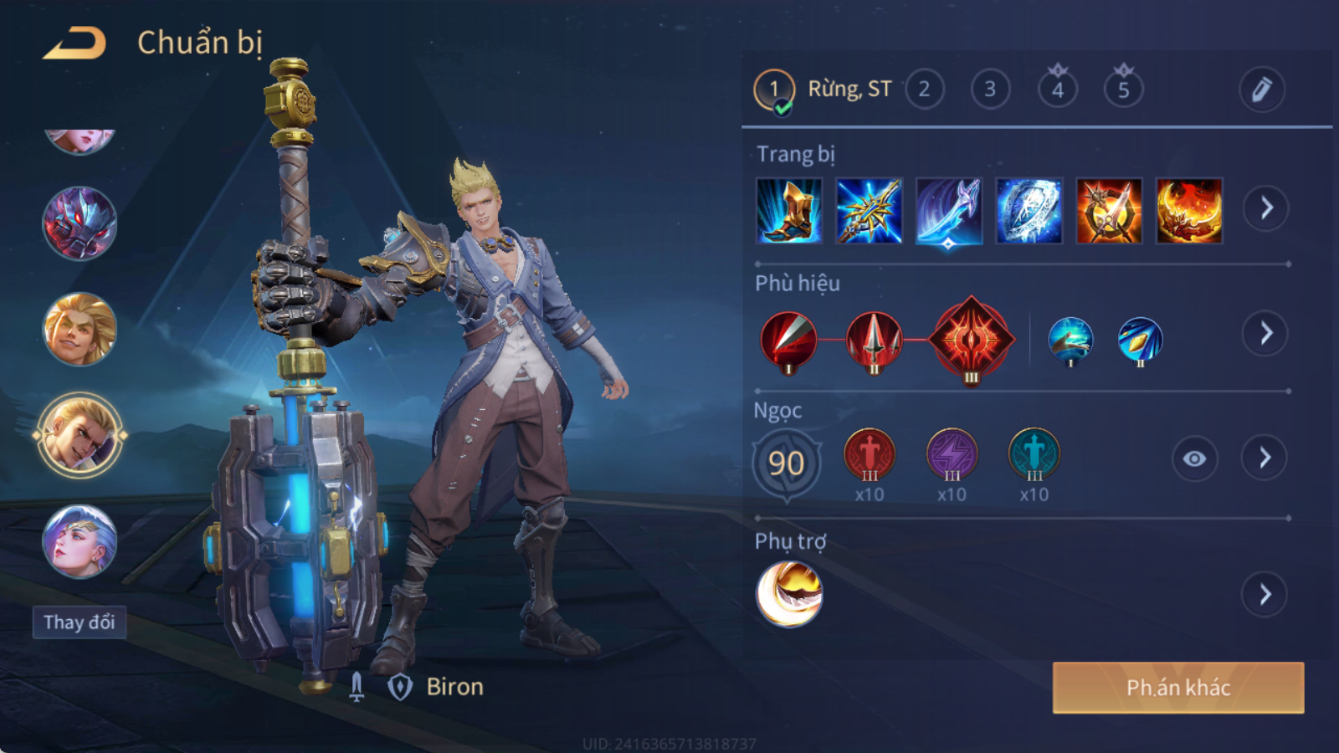
Task: Expand the Phù hiệu emblem section arrow
Action: click(1265, 333)
